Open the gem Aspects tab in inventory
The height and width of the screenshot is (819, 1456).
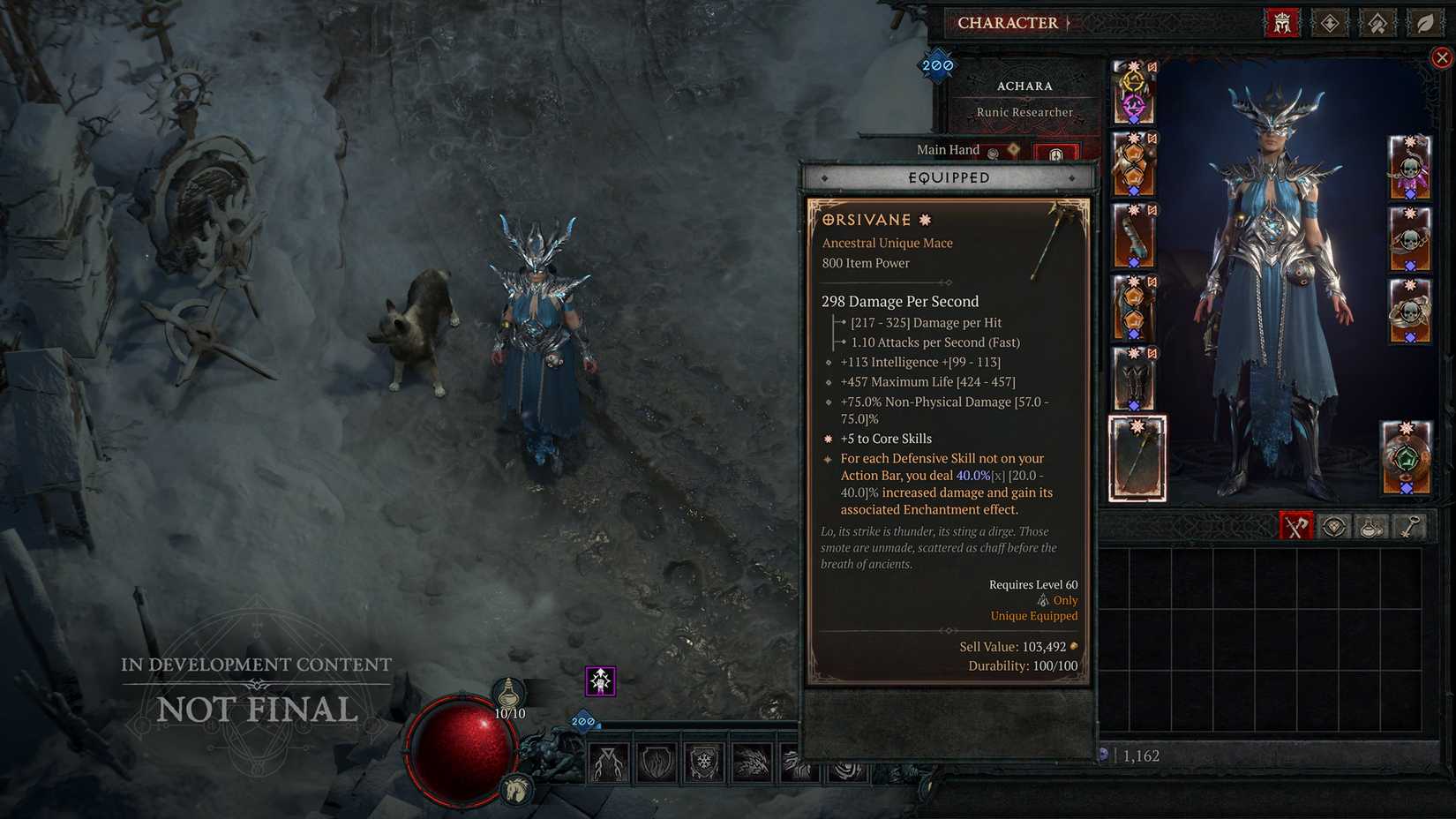tap(1332, 527)
